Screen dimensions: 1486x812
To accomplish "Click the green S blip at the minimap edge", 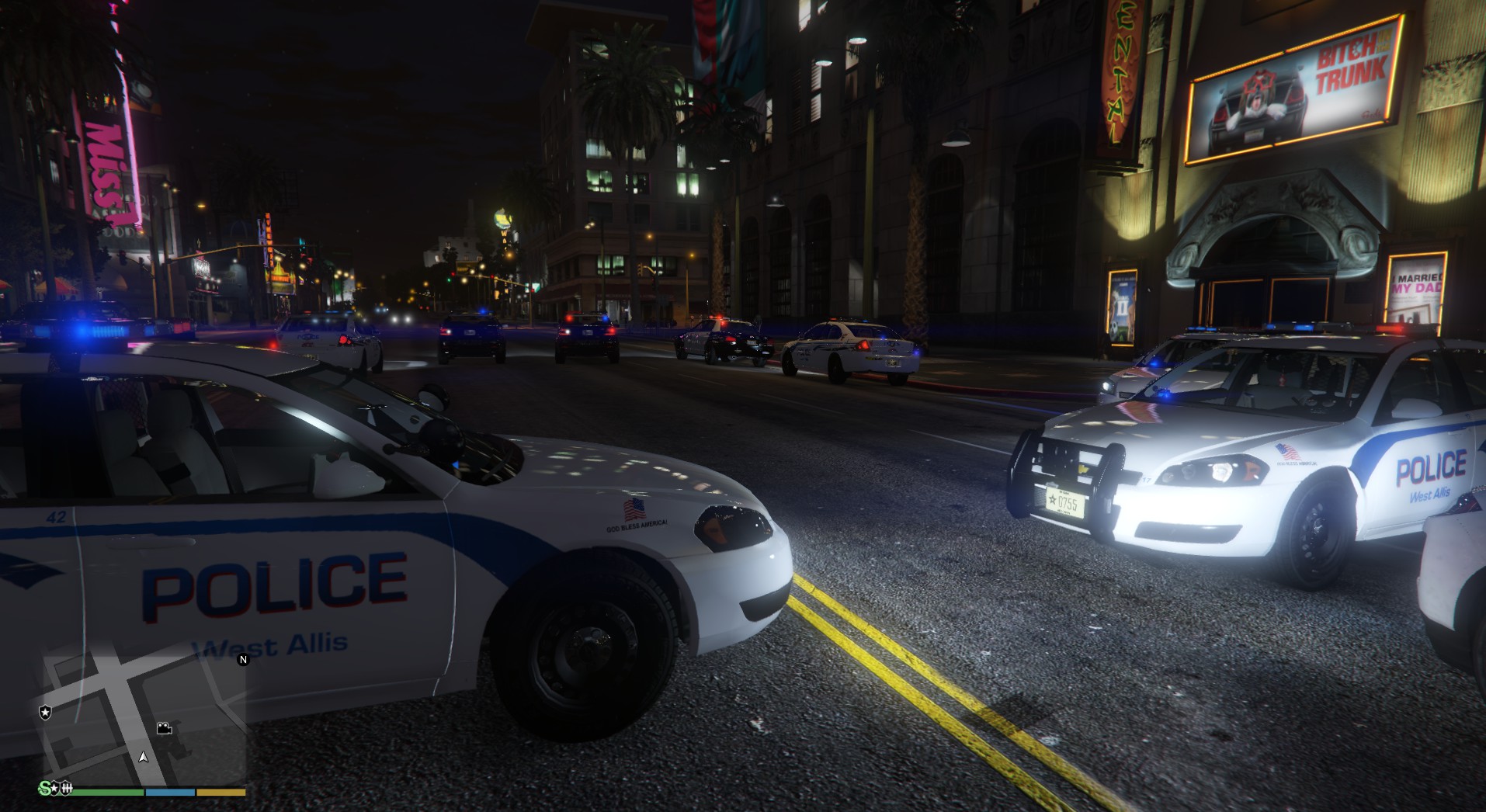I will (x=46, y=789).
